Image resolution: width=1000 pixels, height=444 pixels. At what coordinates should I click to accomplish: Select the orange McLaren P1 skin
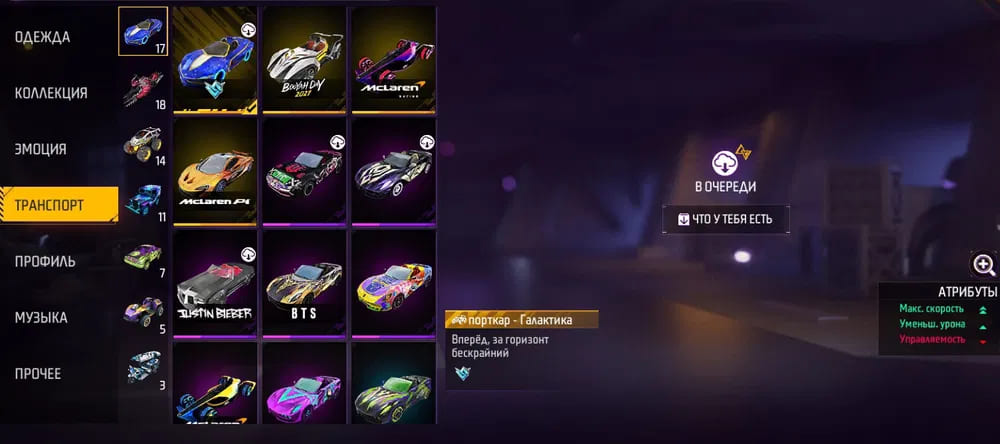point(213,171)
